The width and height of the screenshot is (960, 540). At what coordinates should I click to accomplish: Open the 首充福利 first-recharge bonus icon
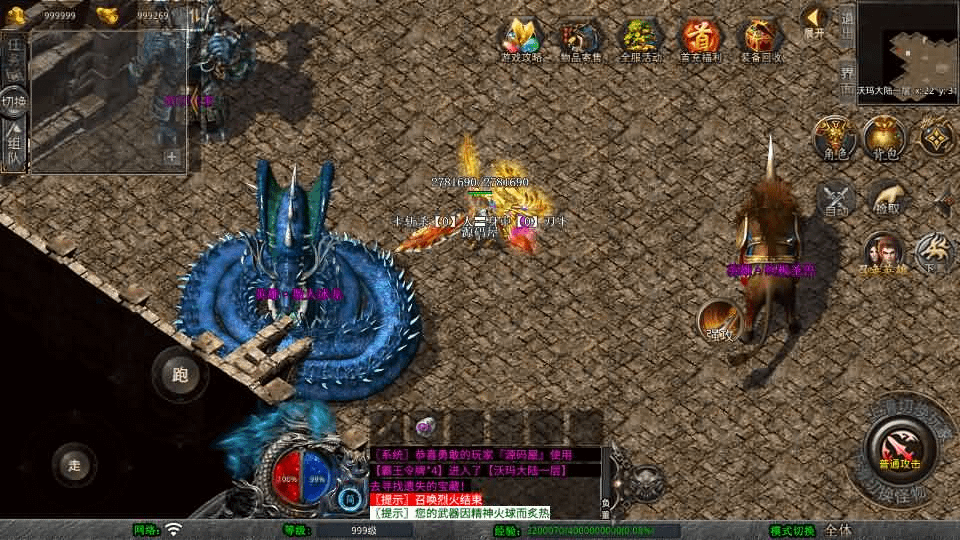tap(701, 38)
